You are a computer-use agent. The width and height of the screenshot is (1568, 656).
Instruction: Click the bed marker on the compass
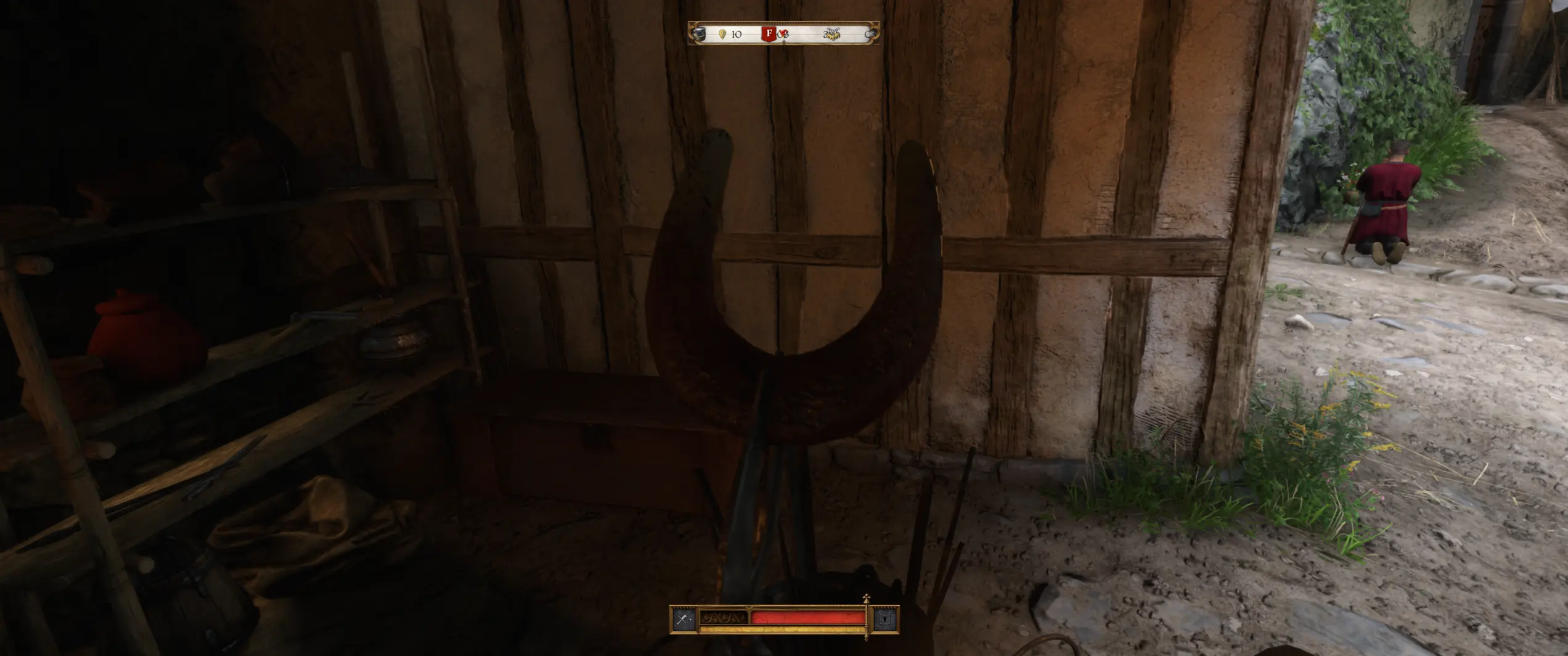831,35
